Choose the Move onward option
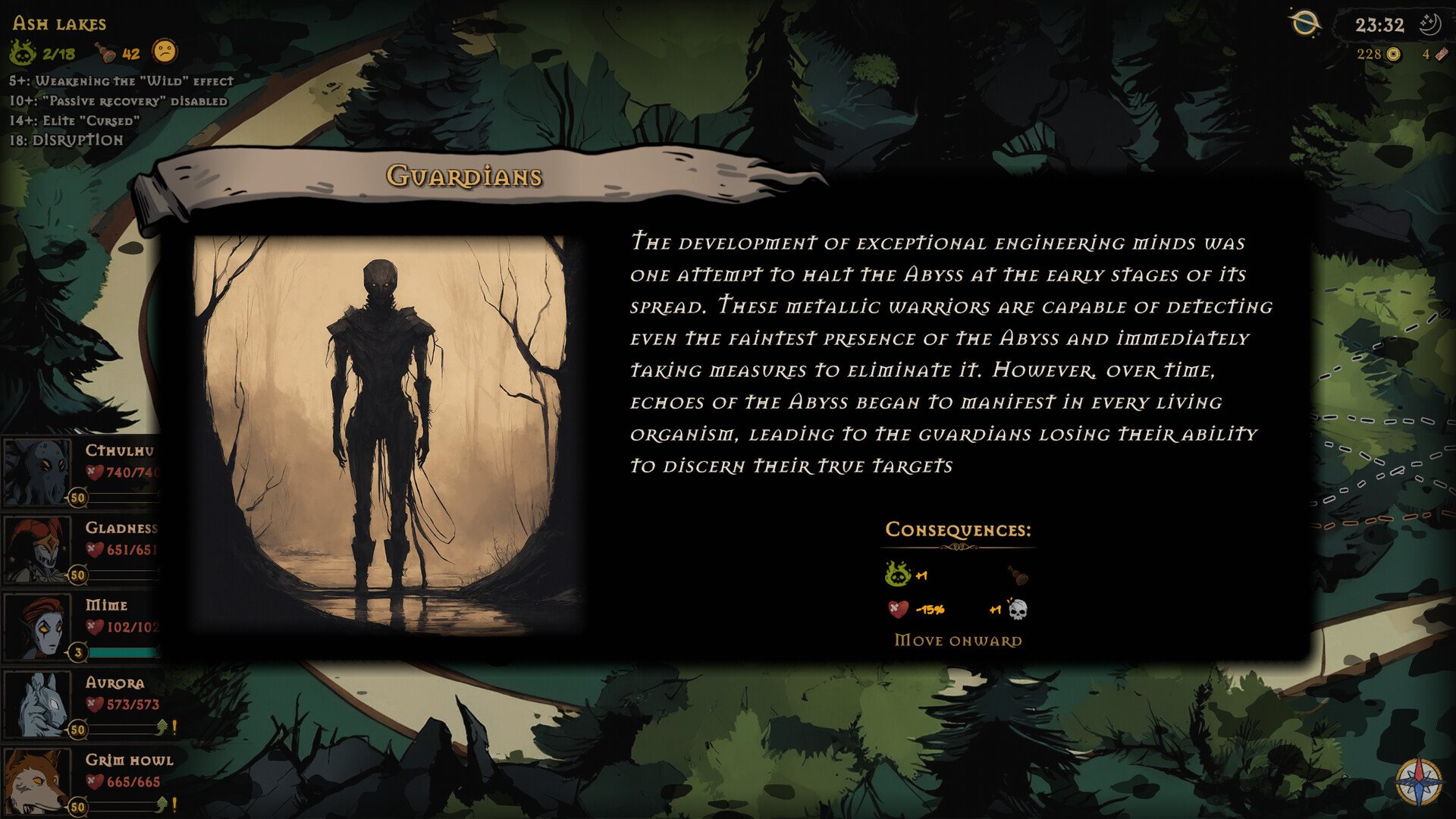The height and width of the screenshot is (819, 1456). (958, 641)
